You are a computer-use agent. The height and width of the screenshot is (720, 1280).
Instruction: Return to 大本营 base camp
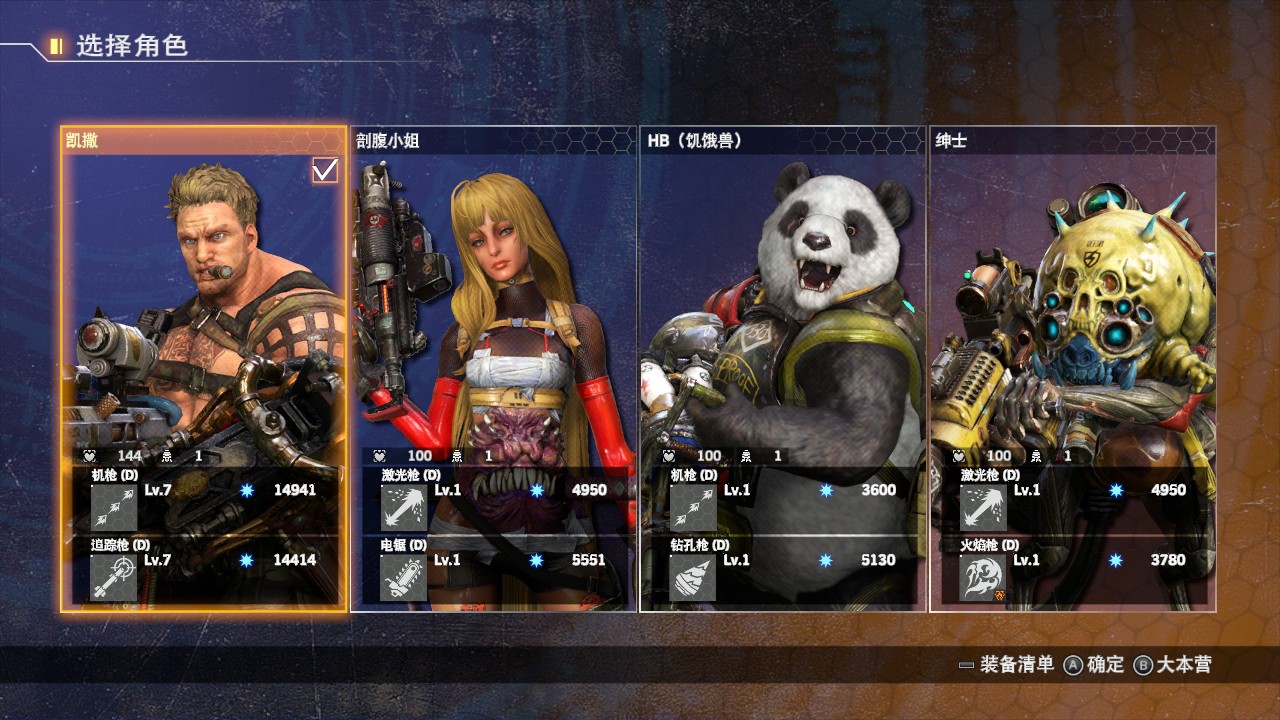[x=1173, y=665]
